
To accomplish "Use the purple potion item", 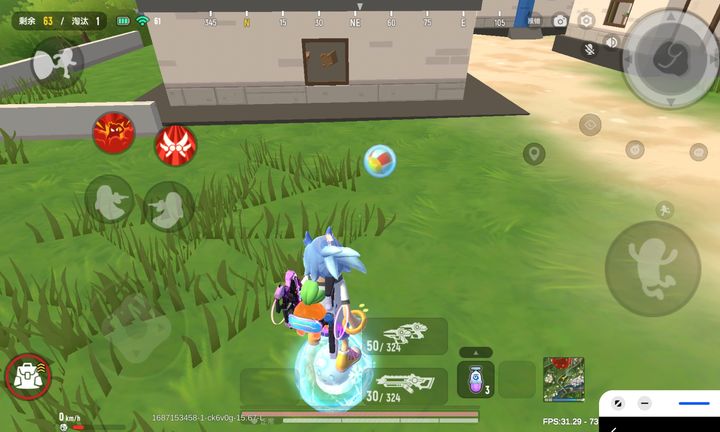I will pos(475,379).
